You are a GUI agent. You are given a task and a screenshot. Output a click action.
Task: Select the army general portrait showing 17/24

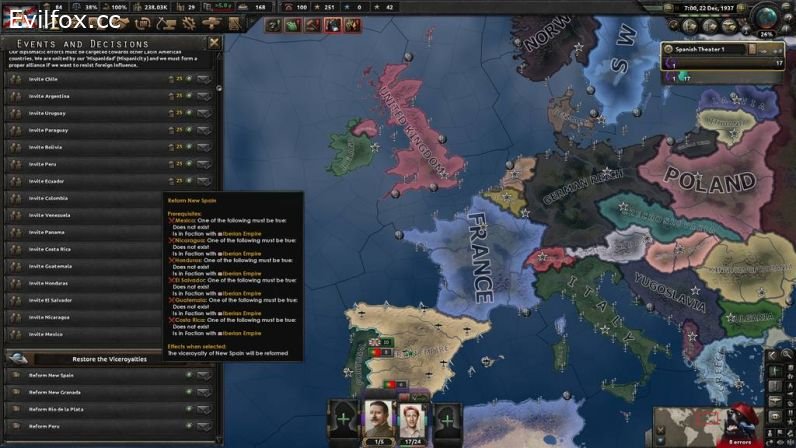(414, 422)
